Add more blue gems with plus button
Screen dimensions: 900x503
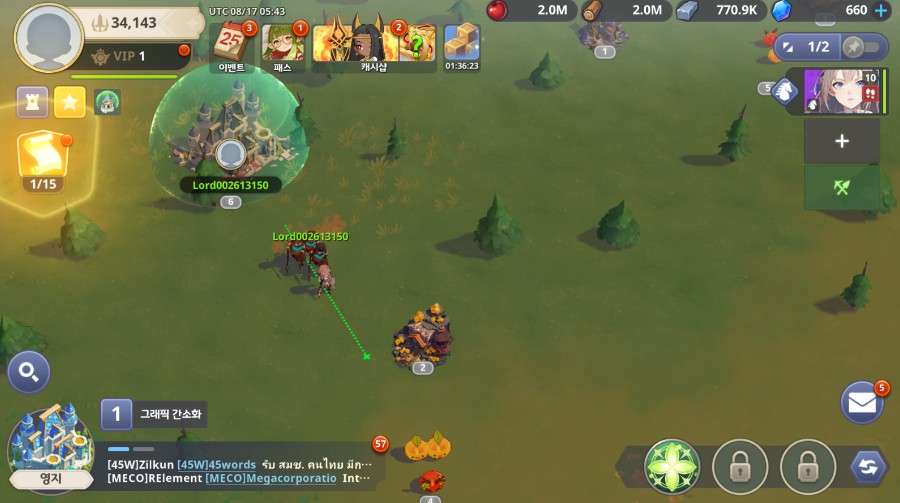click(x=880, y=11)
